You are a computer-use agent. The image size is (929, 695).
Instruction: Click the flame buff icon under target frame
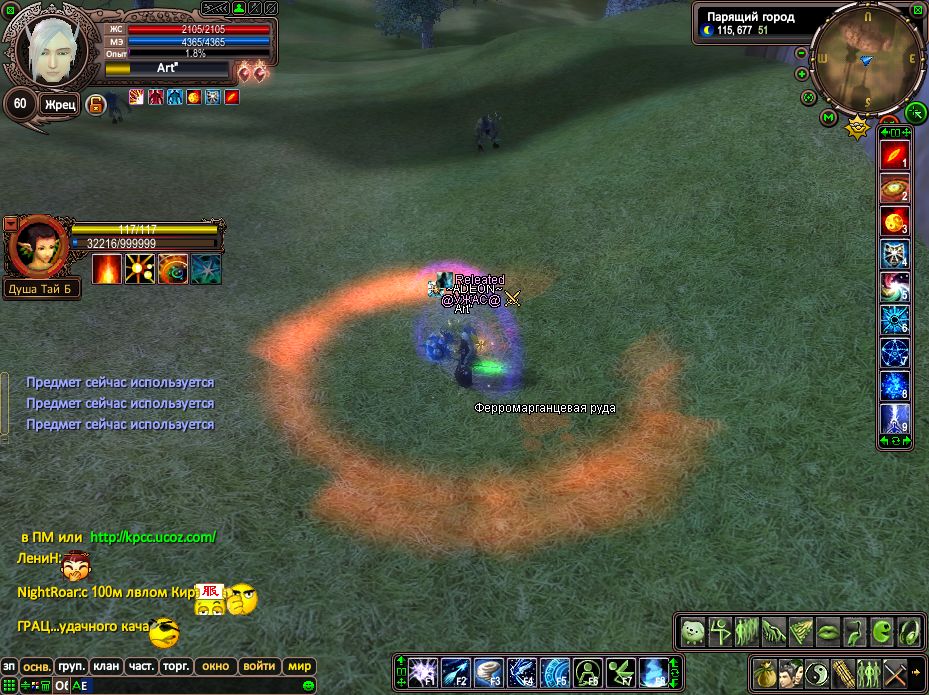tap(107, 268)
